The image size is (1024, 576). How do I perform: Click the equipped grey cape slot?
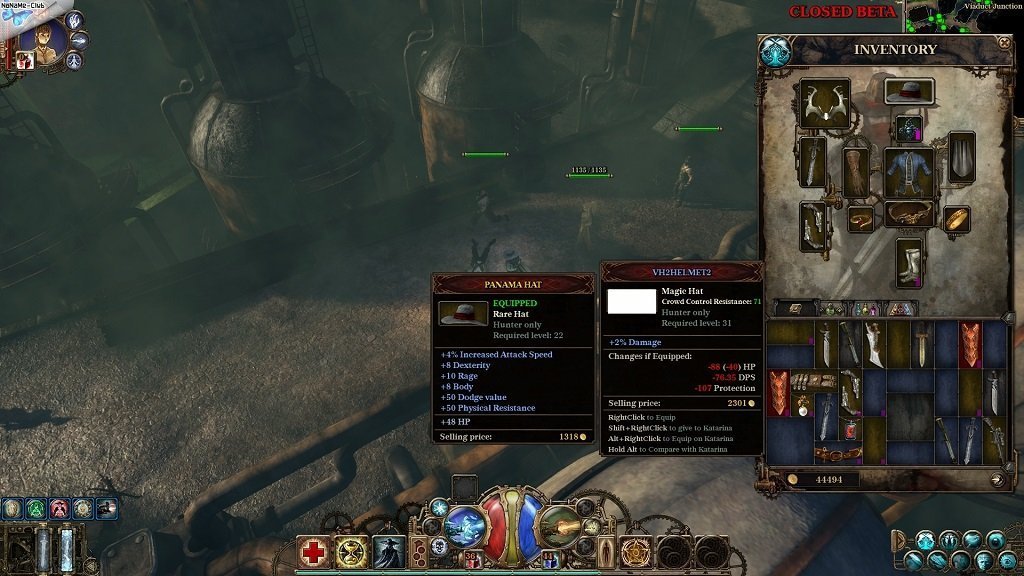[961, 157]
